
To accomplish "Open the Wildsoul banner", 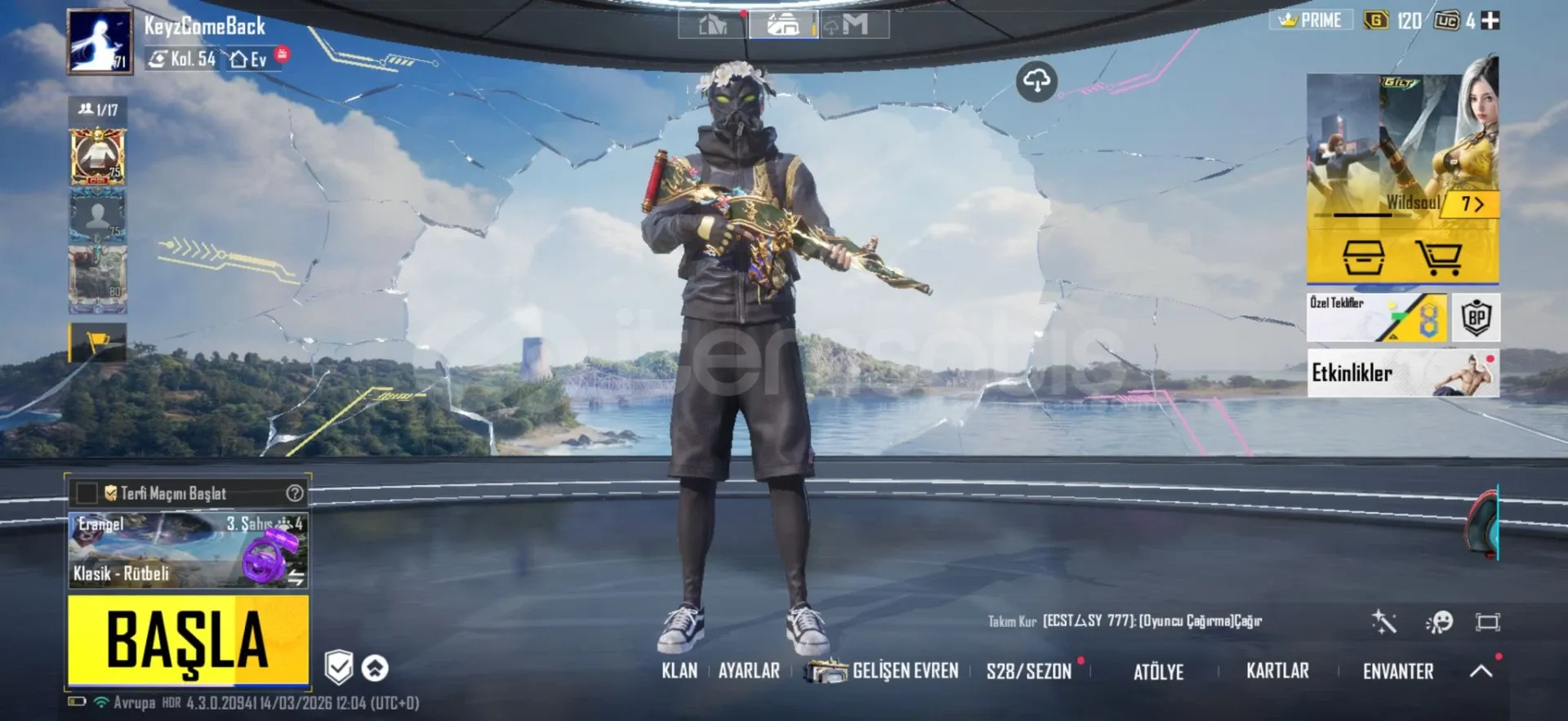I will coord(1402,147).
